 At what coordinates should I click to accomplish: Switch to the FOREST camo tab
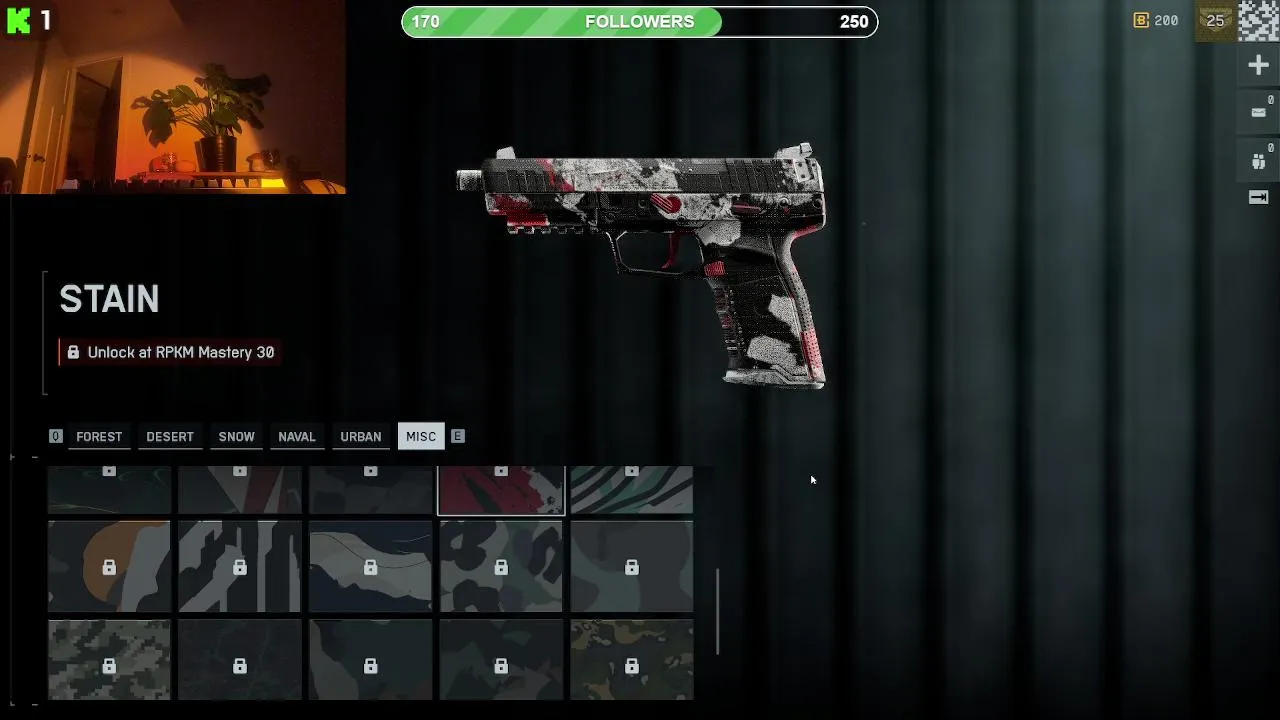[99, 437]
